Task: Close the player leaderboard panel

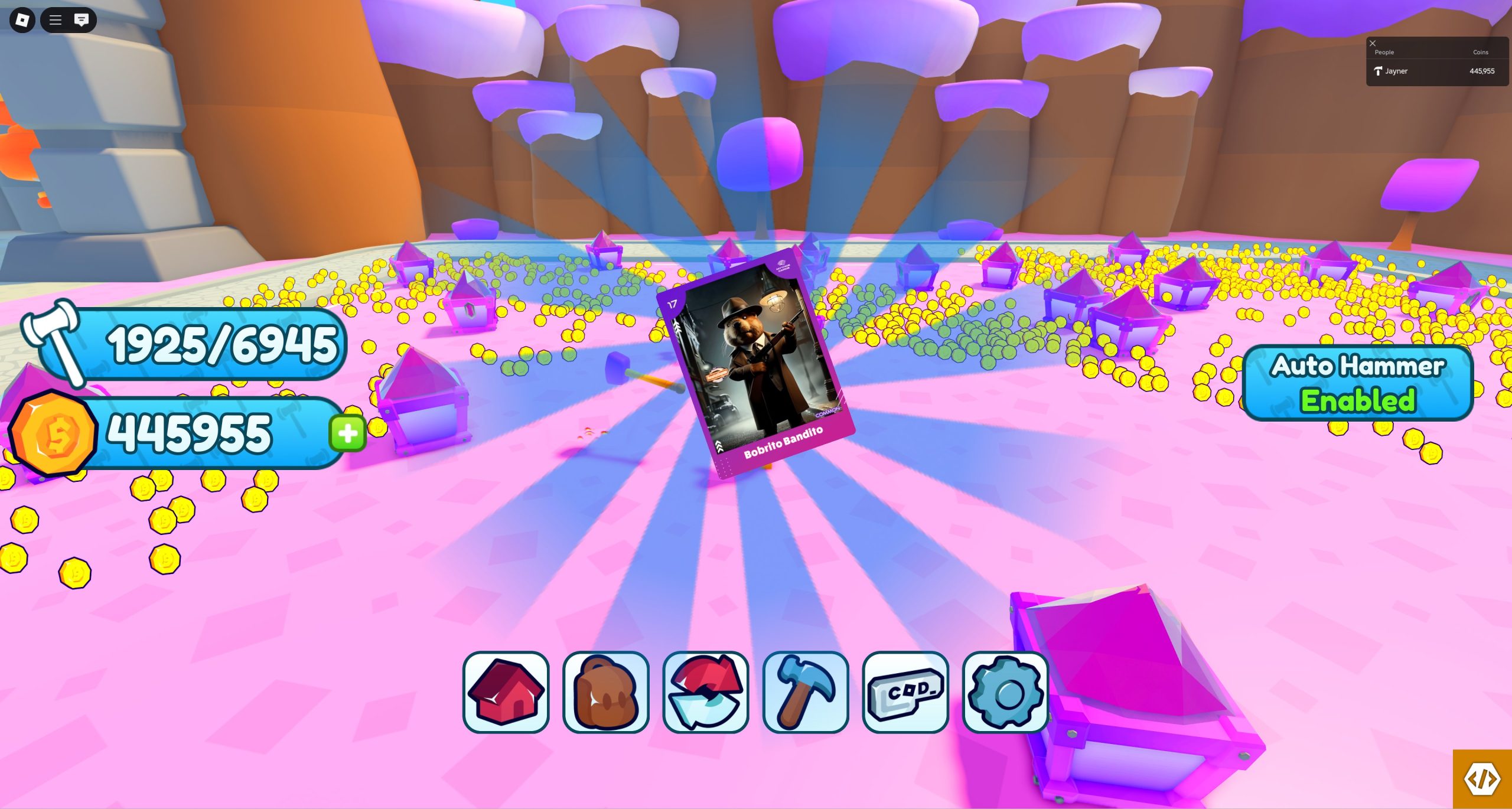Action: 1373,43
